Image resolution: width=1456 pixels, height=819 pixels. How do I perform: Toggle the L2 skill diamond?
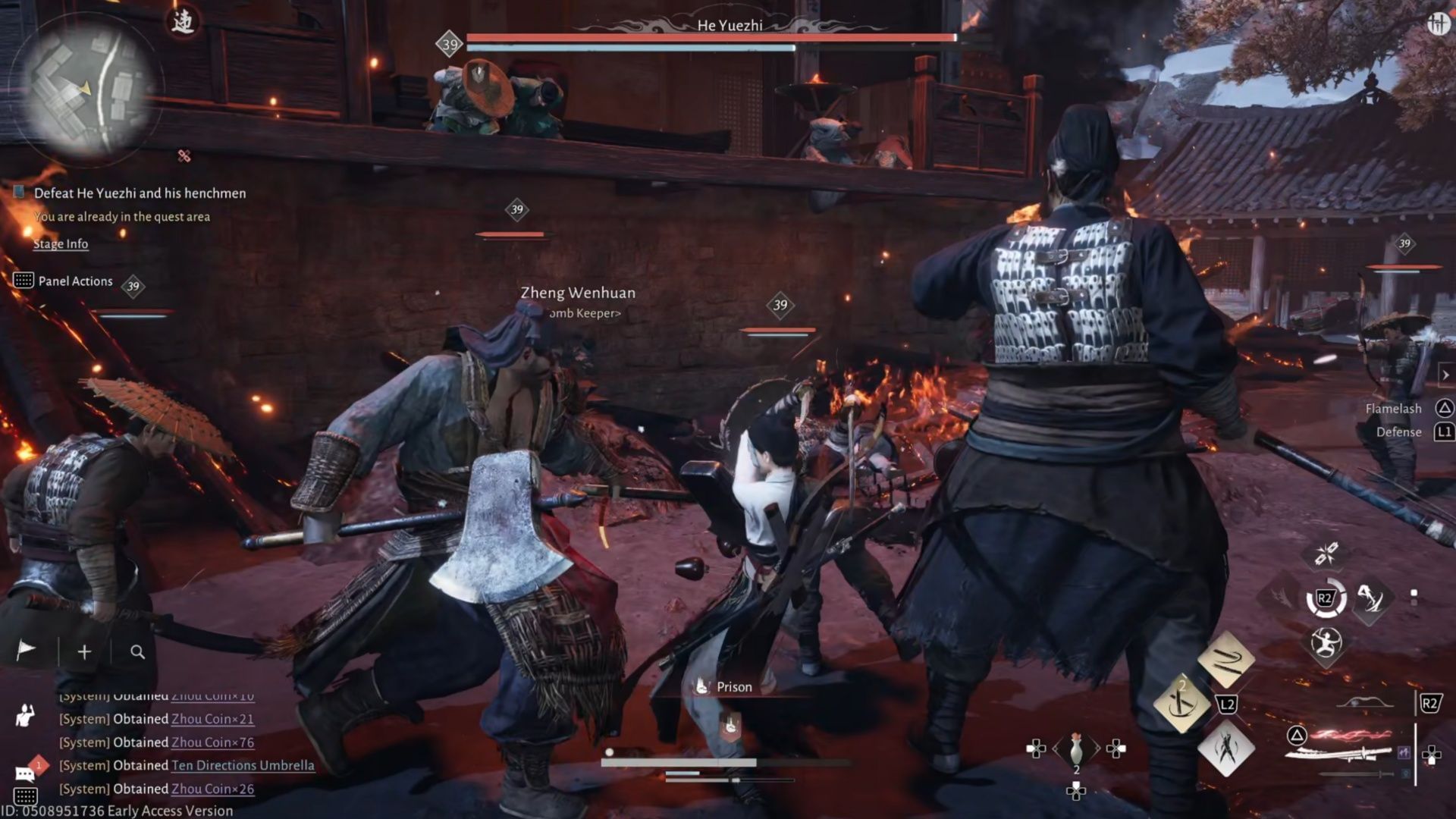point(1225,704)
